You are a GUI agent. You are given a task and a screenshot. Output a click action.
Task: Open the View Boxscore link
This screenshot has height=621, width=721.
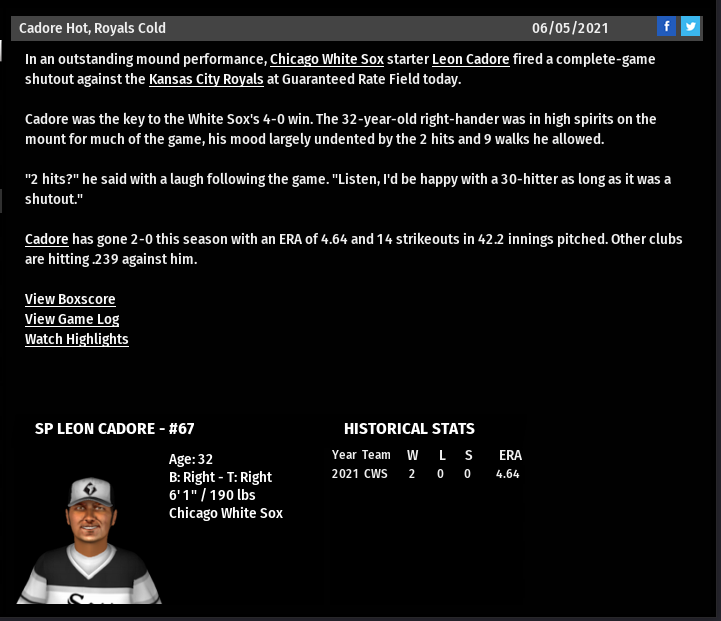(x=70, y=299)
